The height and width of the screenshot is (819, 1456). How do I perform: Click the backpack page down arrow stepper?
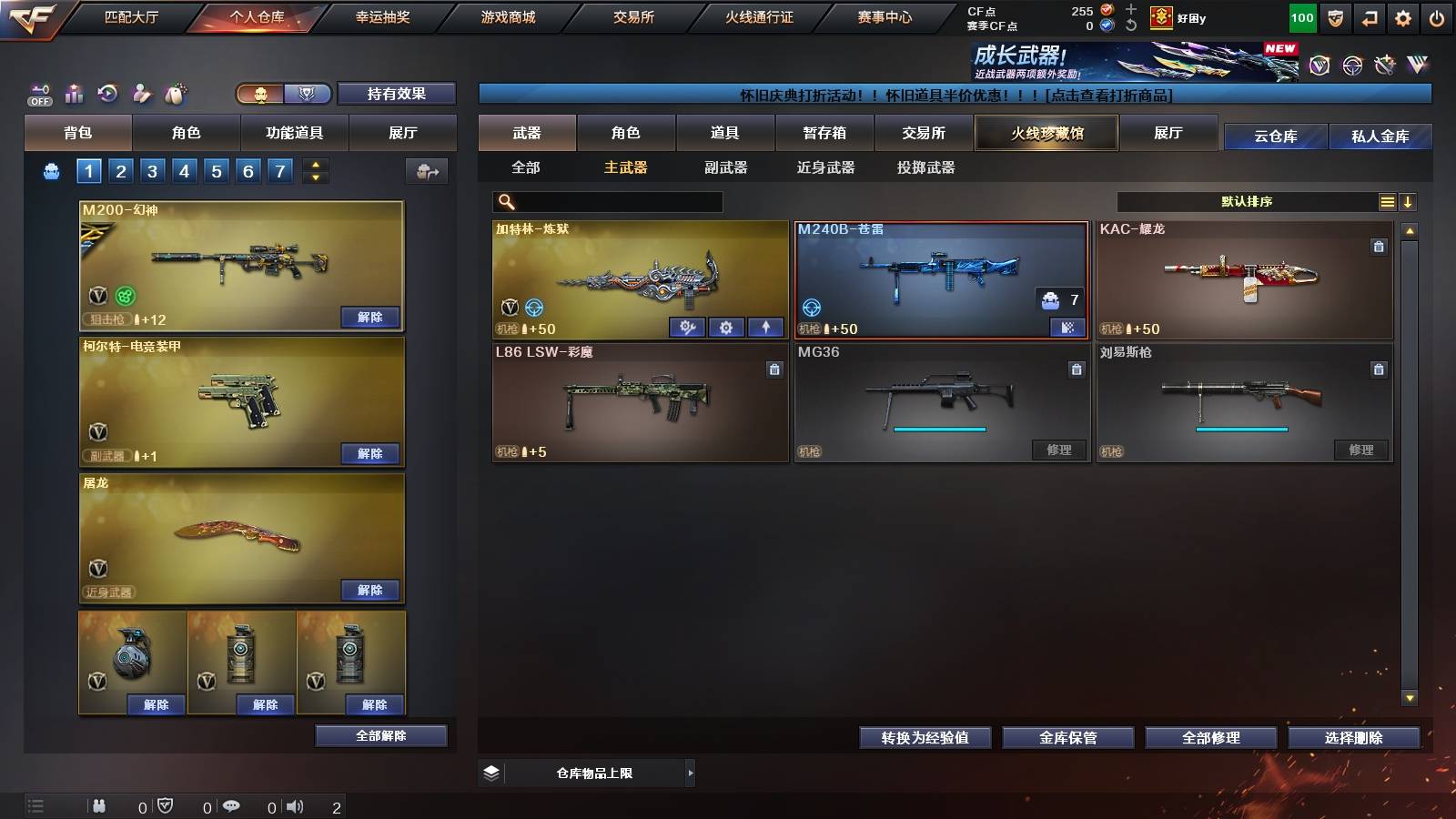(314, 177)
